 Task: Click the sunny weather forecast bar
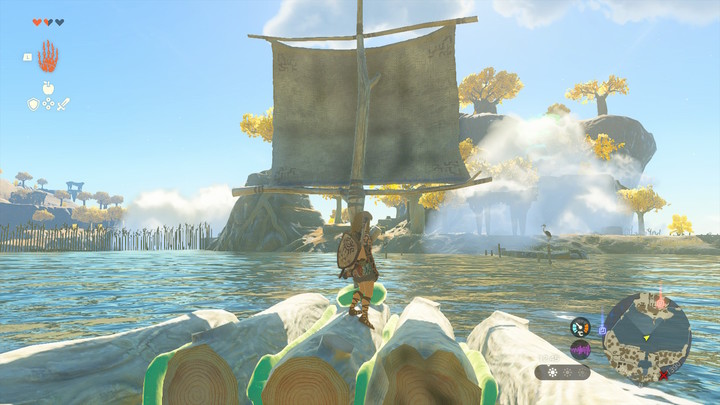562,372
